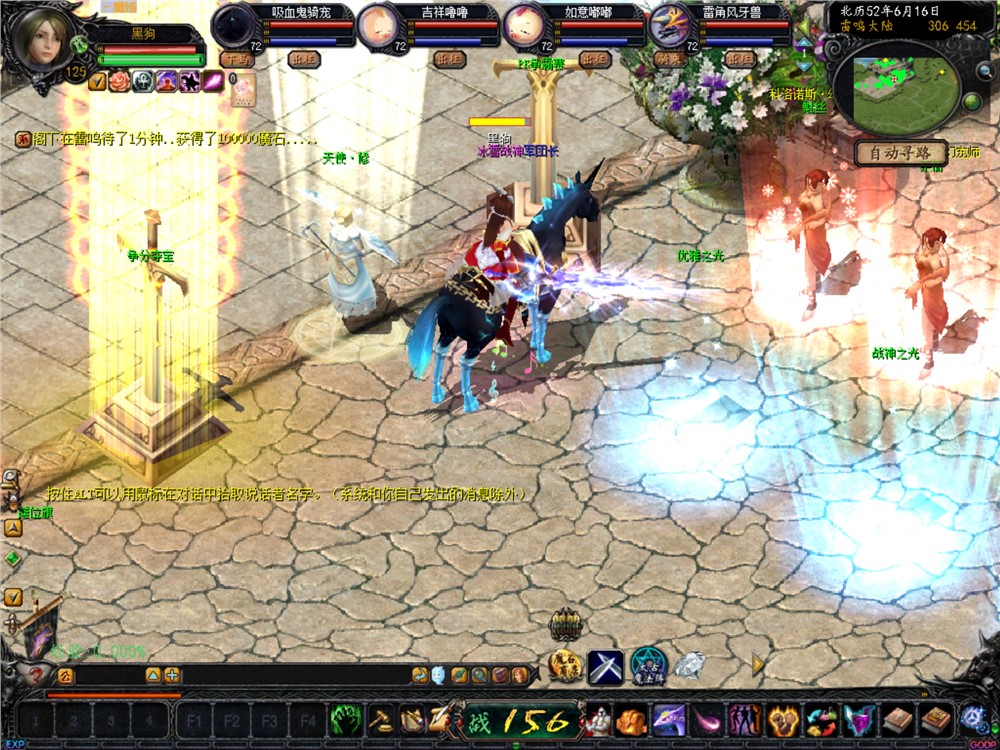Click the rose buff icon under the player bars

[120, 82]
